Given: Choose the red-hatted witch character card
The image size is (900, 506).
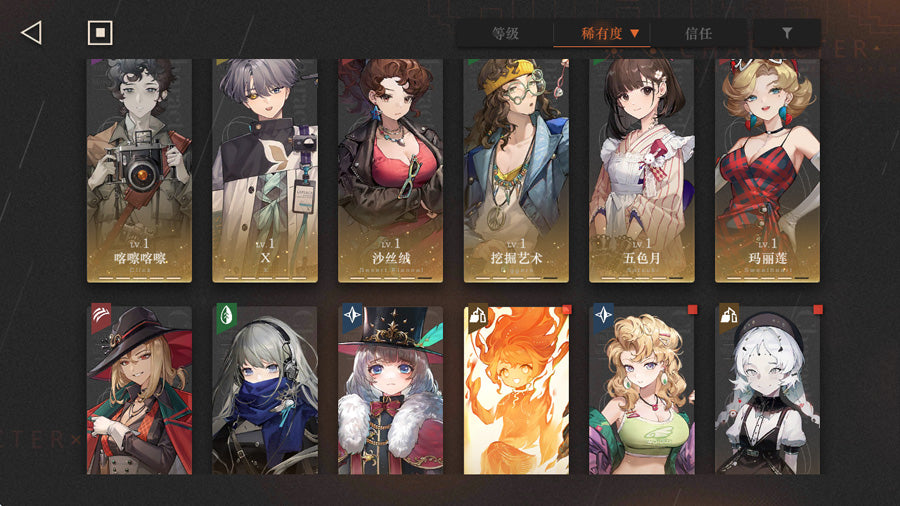Looking at the screenshot, I should pos(139,390).
